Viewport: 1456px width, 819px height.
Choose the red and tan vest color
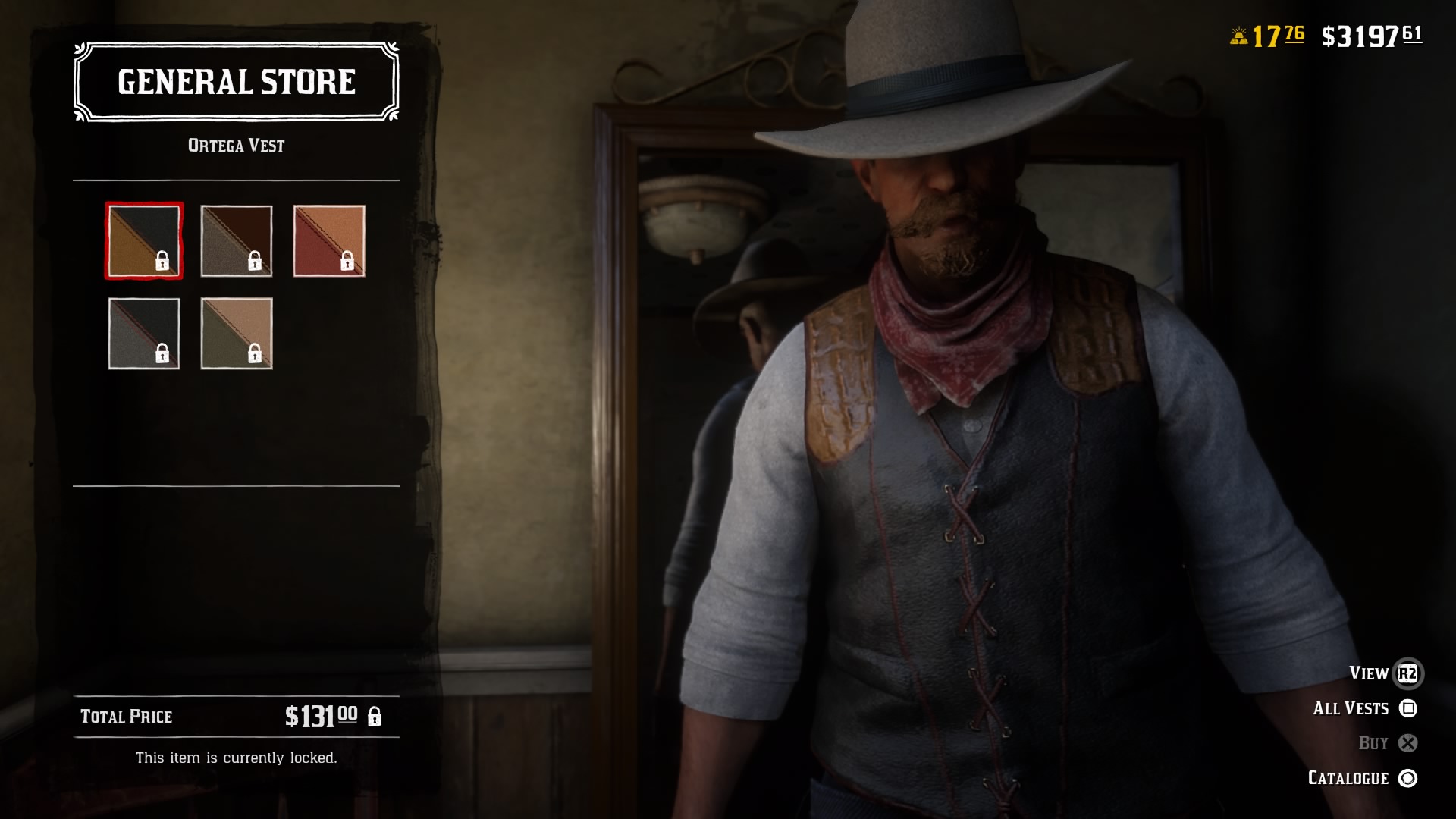pyautogui.click(x=330, y=241)
